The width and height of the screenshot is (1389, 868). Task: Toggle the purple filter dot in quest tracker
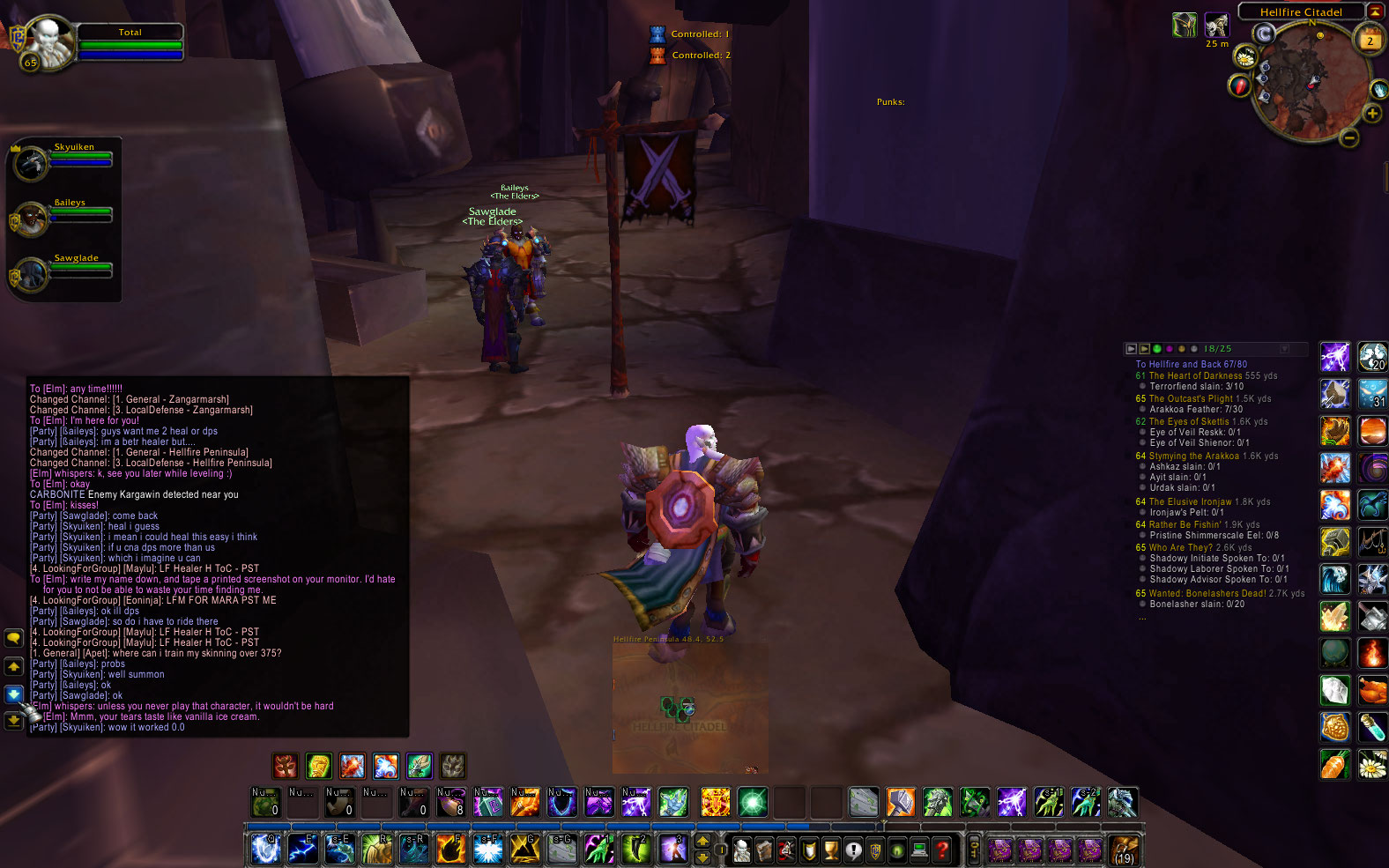point(1170,349)
